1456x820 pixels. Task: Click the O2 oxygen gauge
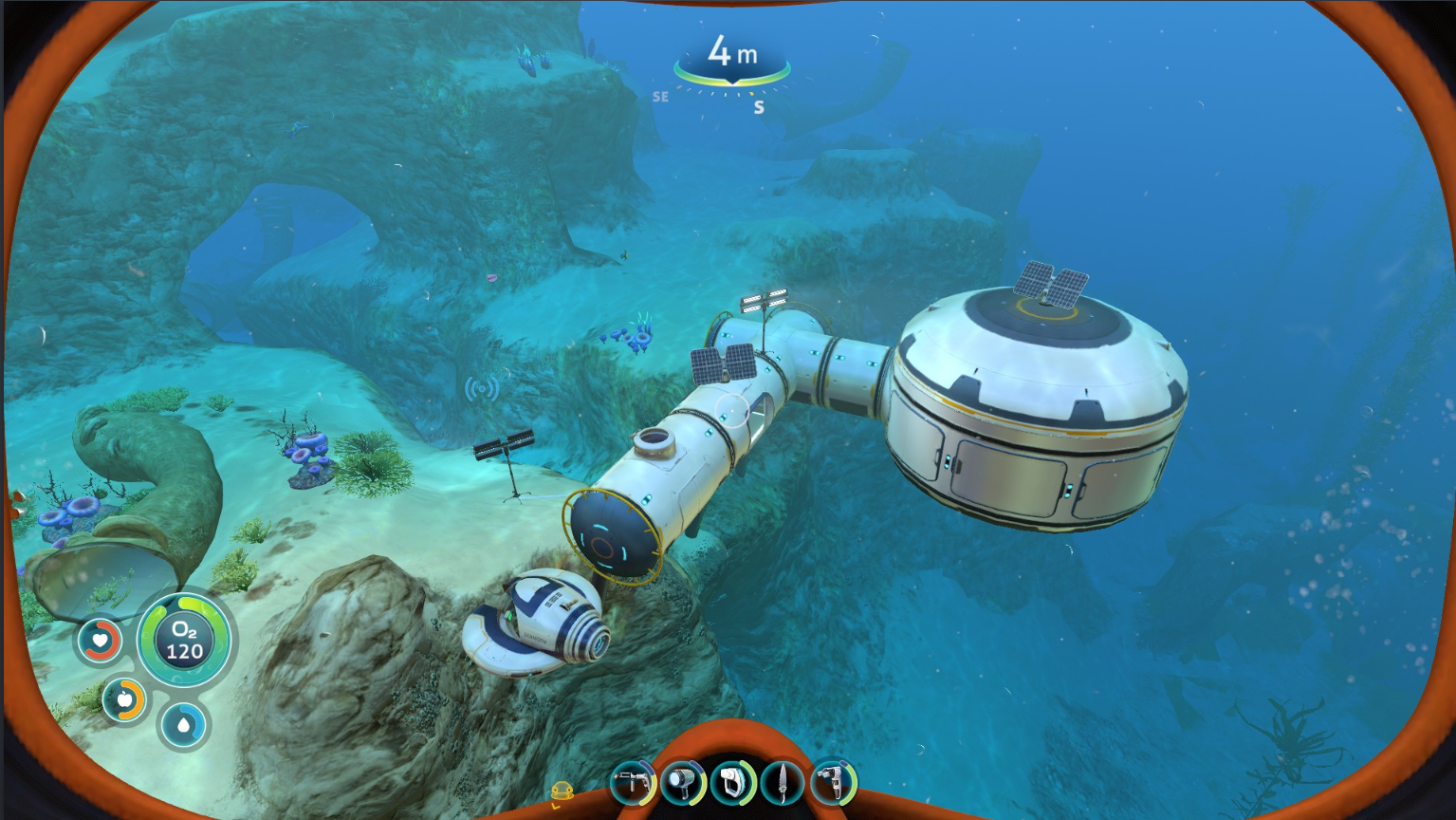186,642
